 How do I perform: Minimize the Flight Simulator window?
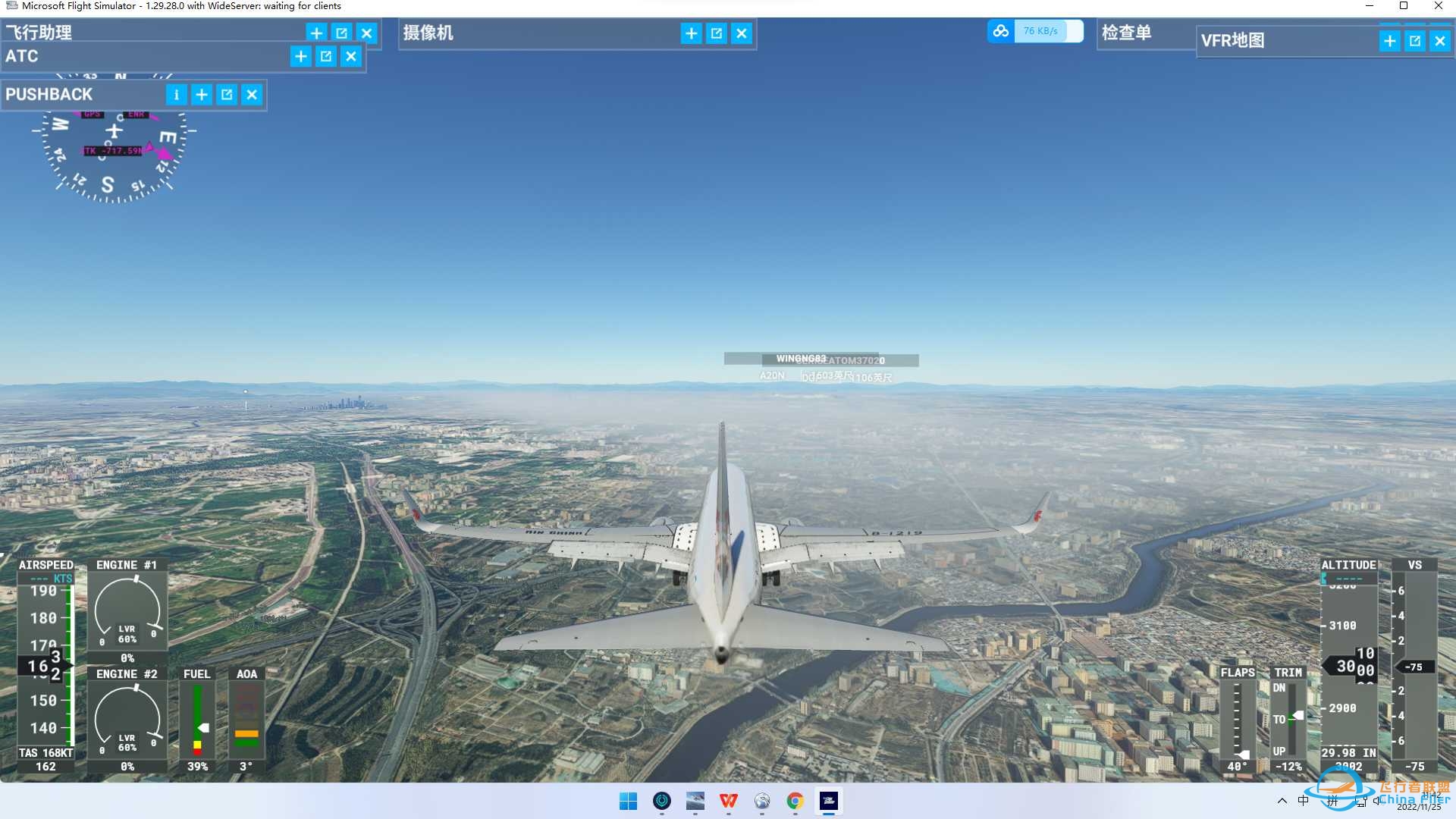coord(1370,6)
